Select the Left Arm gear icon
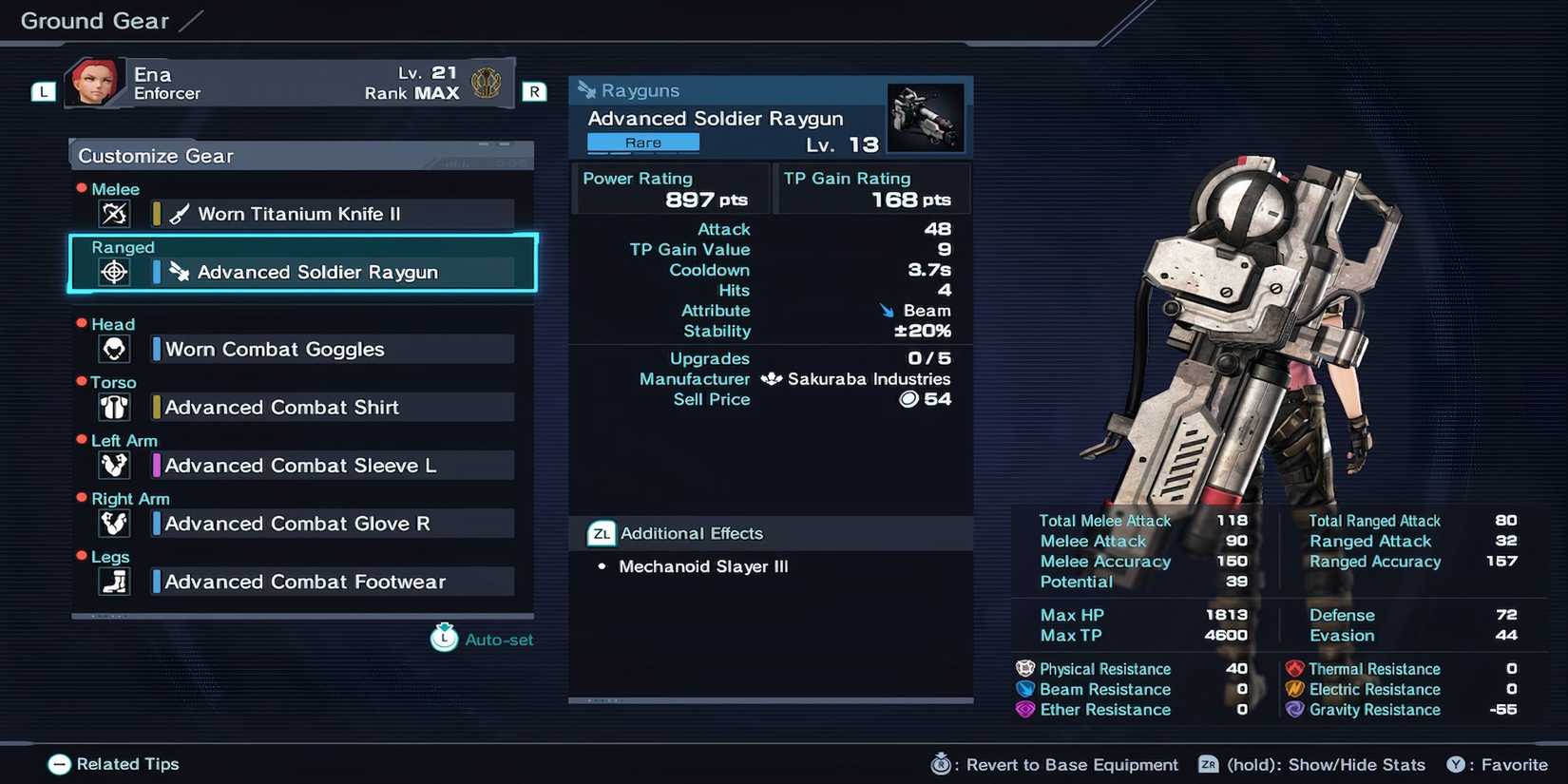Screen dimensions: 1568x784 (x=114, y=465)
